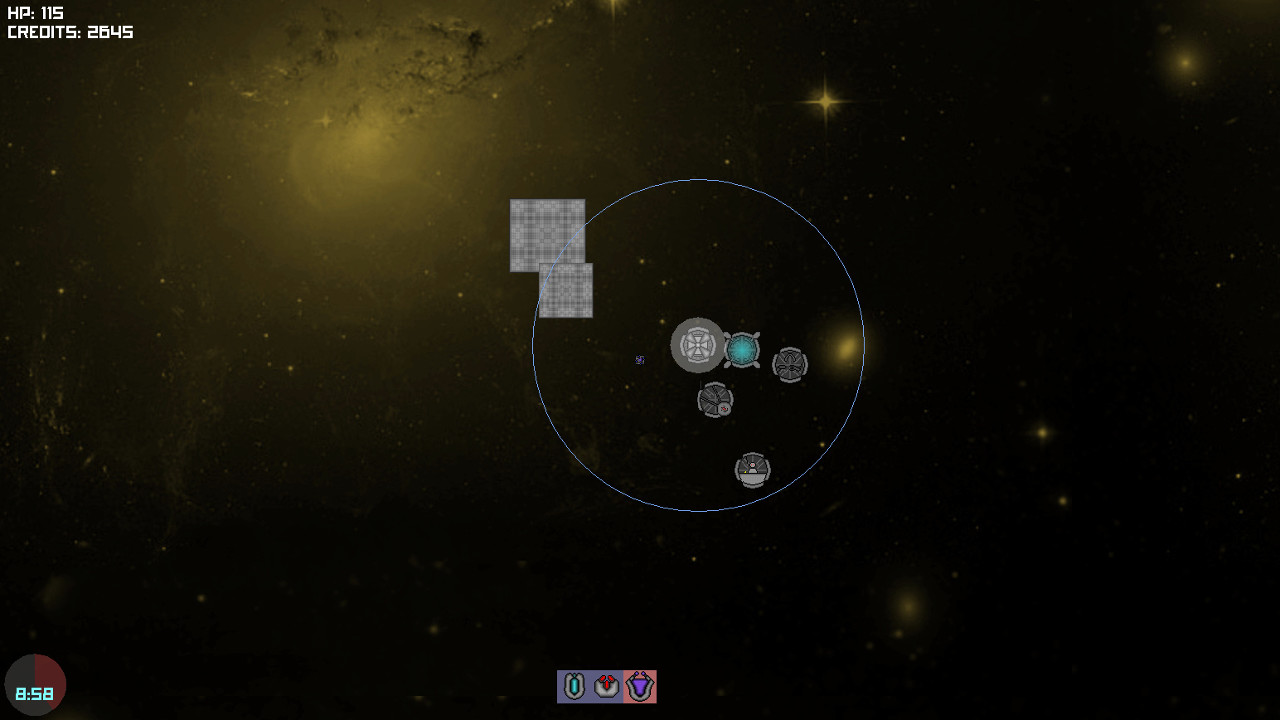Pick the purple tower icon
The width and height of the screenshot is (1280, 720).
(639, 686)
